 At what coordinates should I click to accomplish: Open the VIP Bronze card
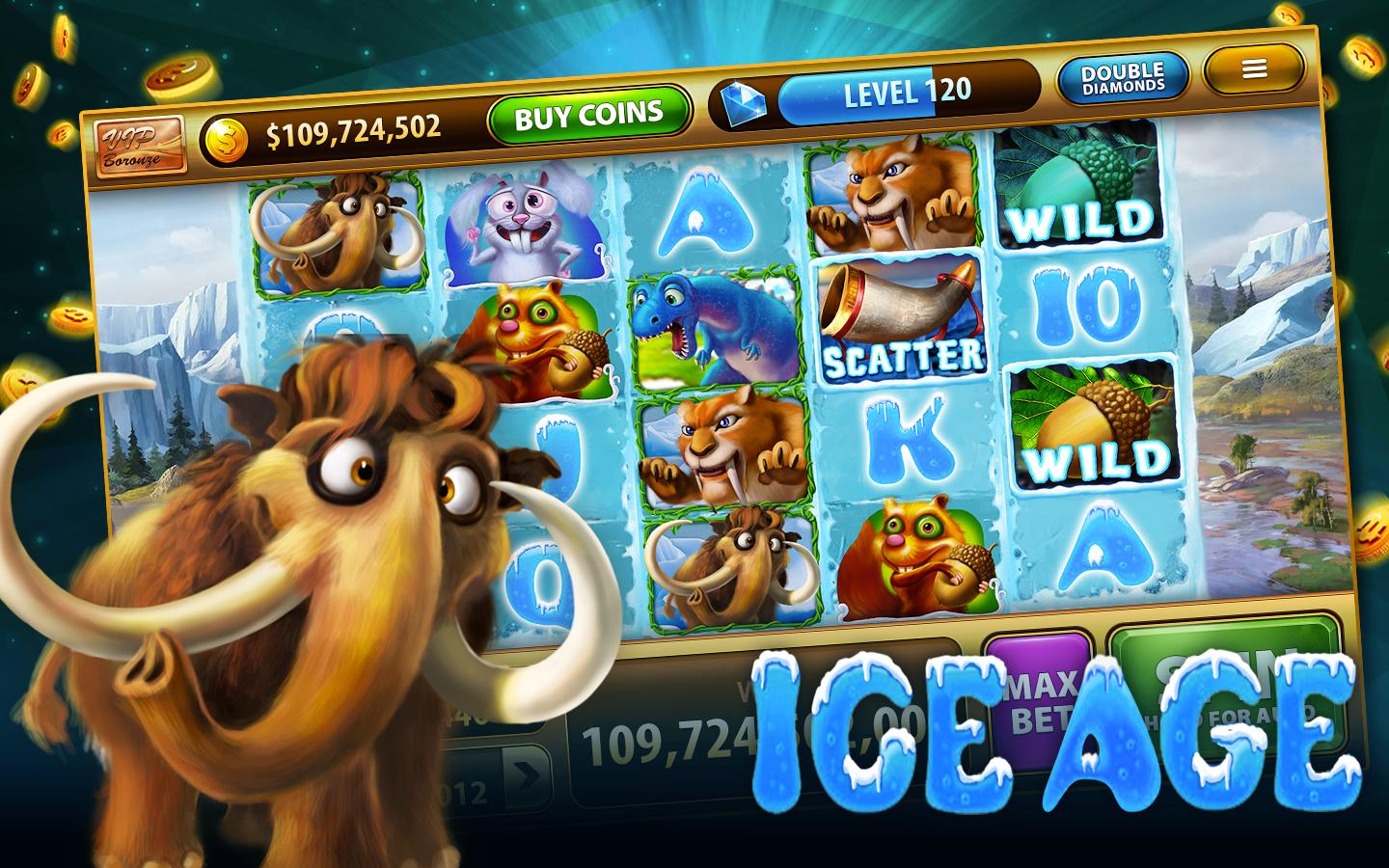pyautogui.click(x=141, y=146)
